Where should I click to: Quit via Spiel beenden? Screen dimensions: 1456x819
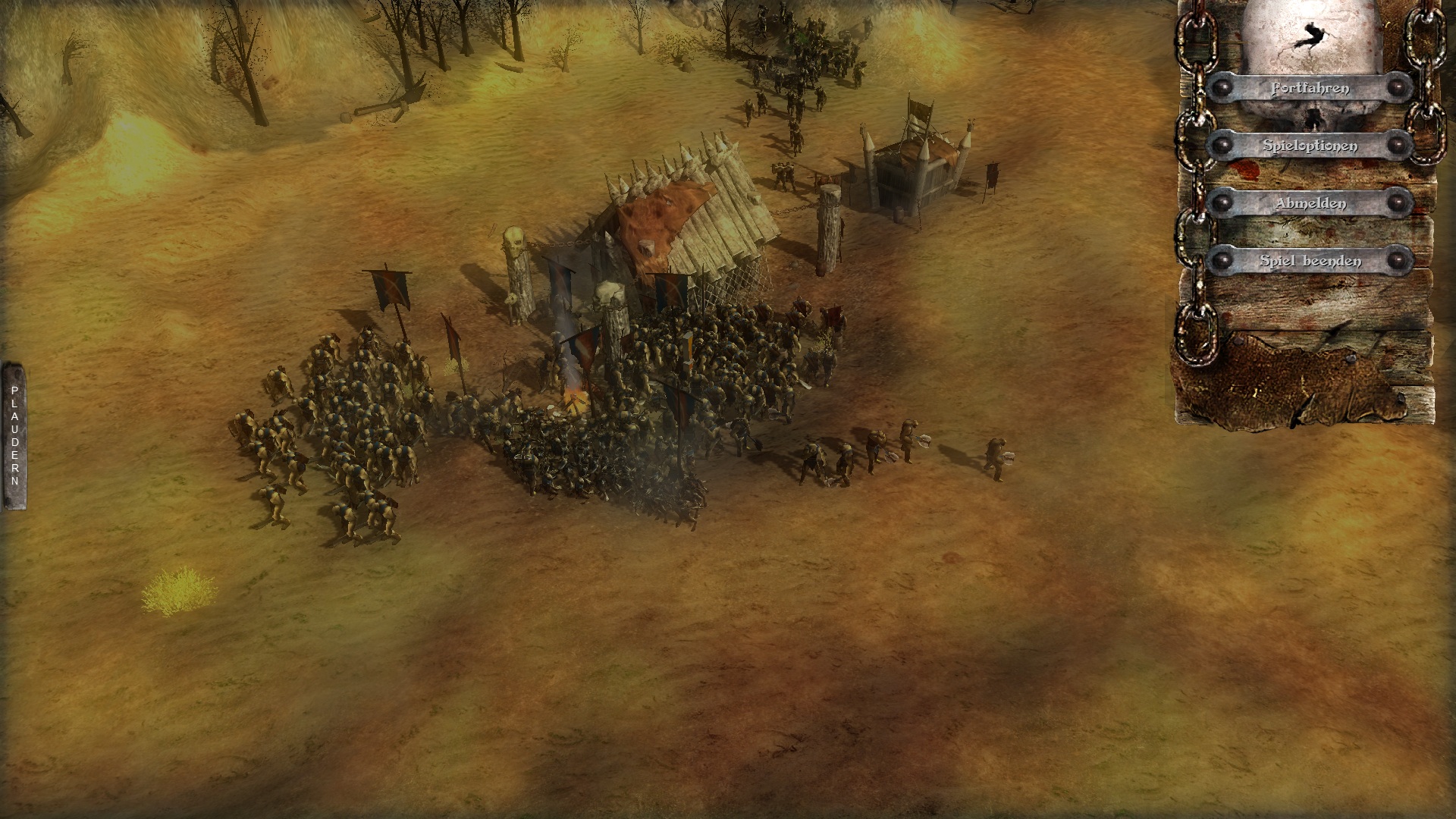pyautogui.click(x=1310, y=261)
